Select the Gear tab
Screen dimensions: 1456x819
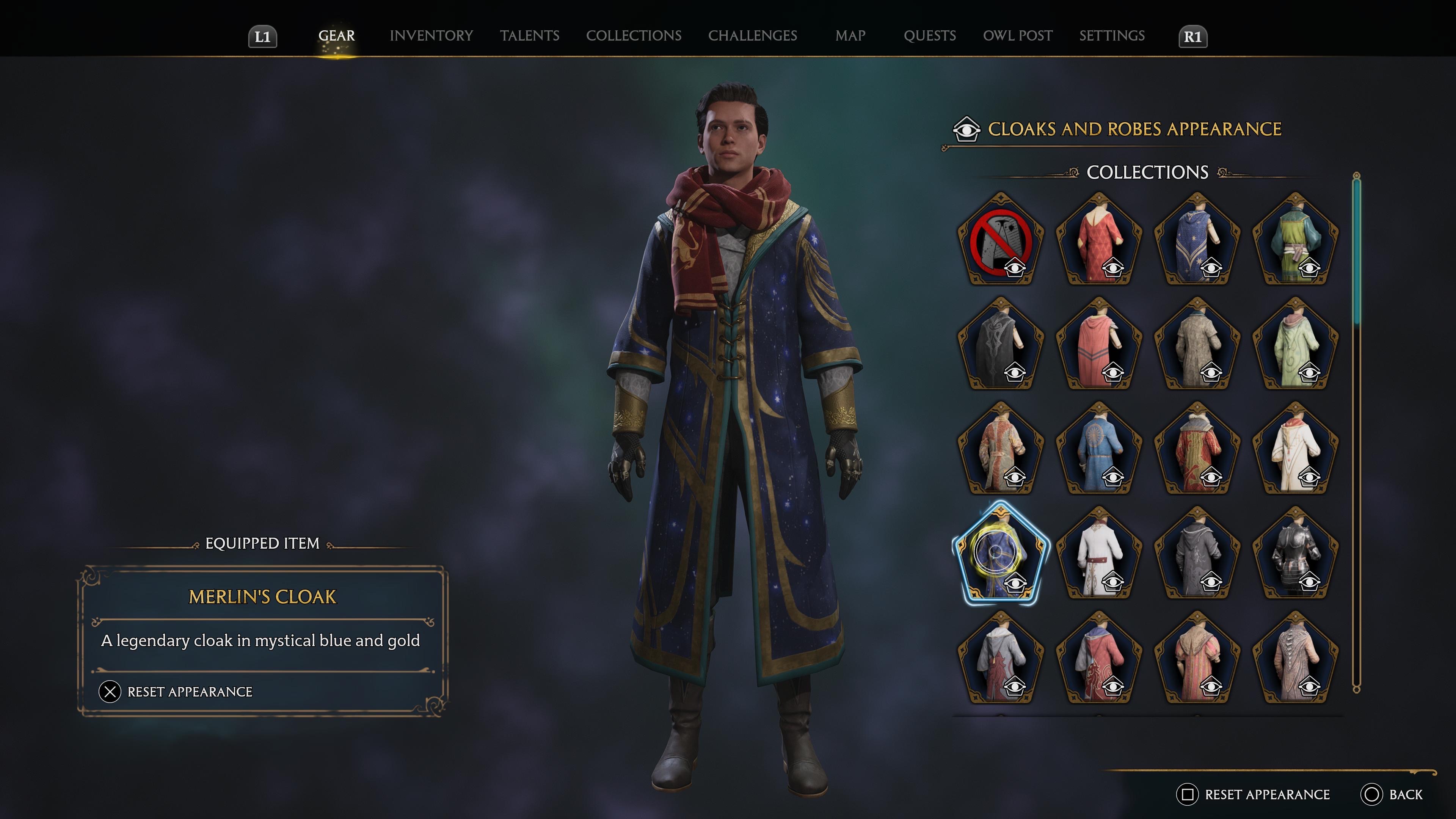336,36
